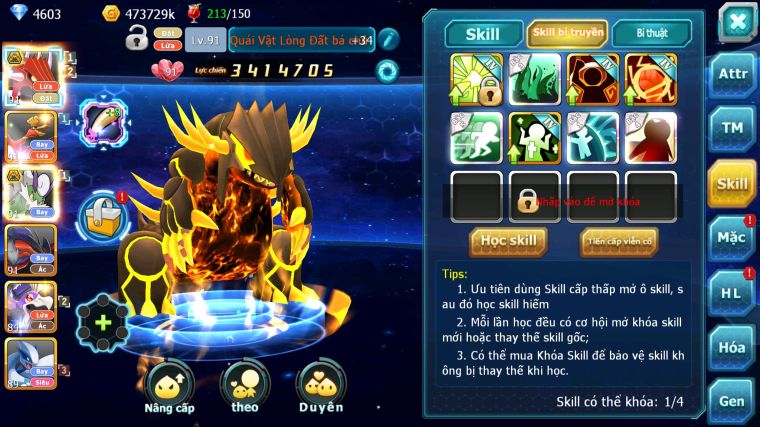This screenshot has height=427, width=760.
Task: Open the Skill bị truyền tab
Action: click(567, 33)
